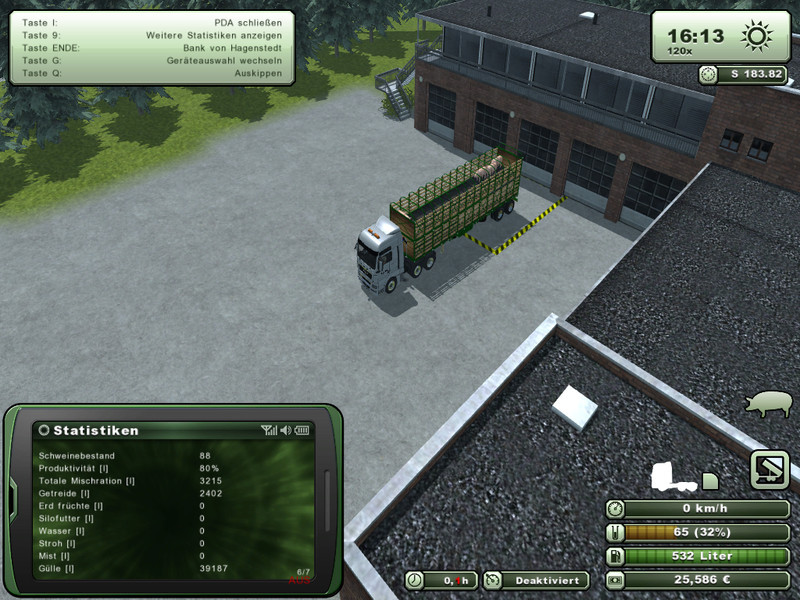The image size is (800, 600).
Task: Select the Statistiken header on the PDA
Action: point(96,430)
